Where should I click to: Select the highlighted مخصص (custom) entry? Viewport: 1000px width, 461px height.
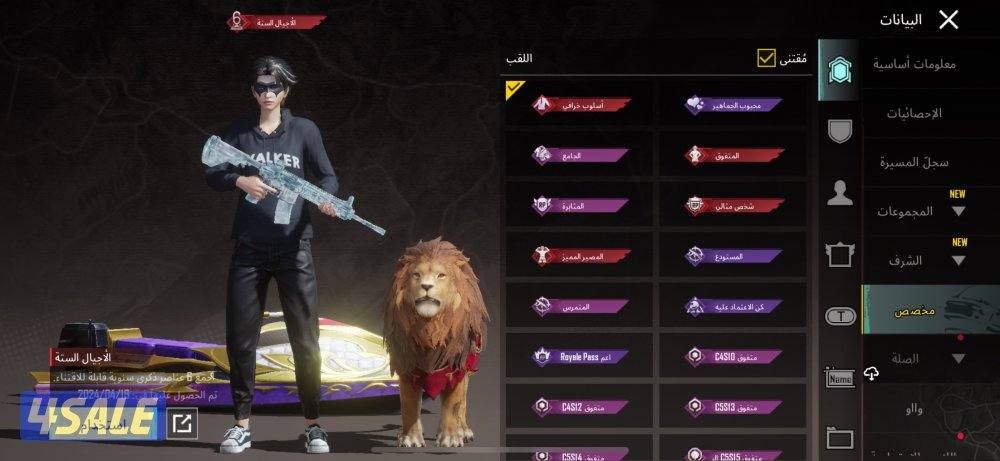click(915, 311)
